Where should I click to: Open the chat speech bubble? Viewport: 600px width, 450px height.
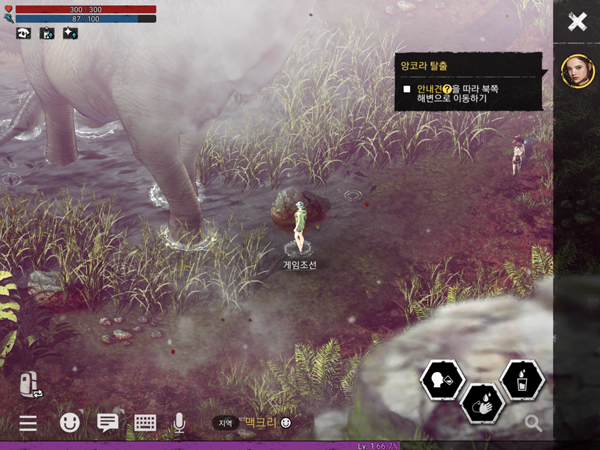click(x=107, y=423)
